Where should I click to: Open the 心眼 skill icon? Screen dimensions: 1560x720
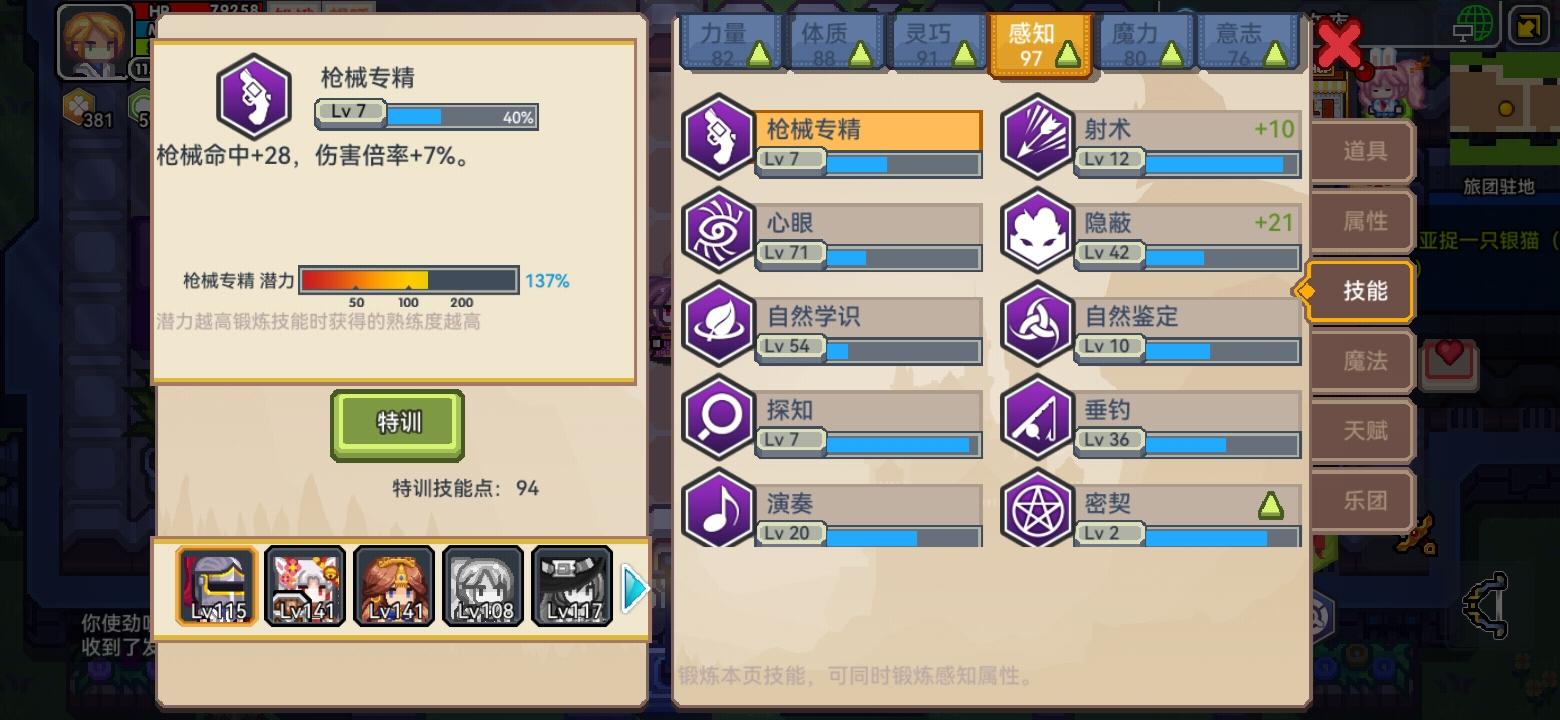tap(718, 231)
